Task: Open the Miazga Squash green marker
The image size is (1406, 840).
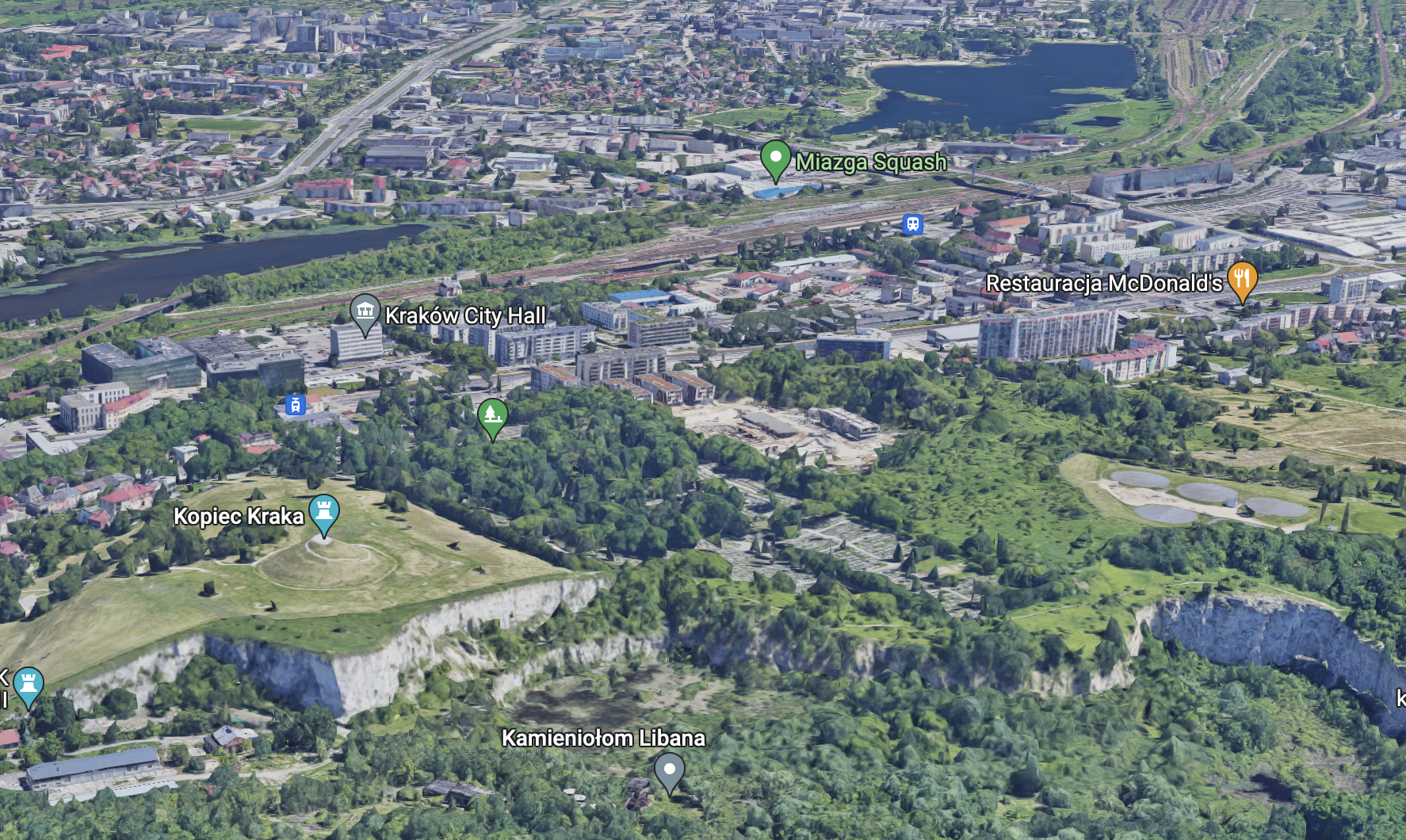Action: point(775,158)
